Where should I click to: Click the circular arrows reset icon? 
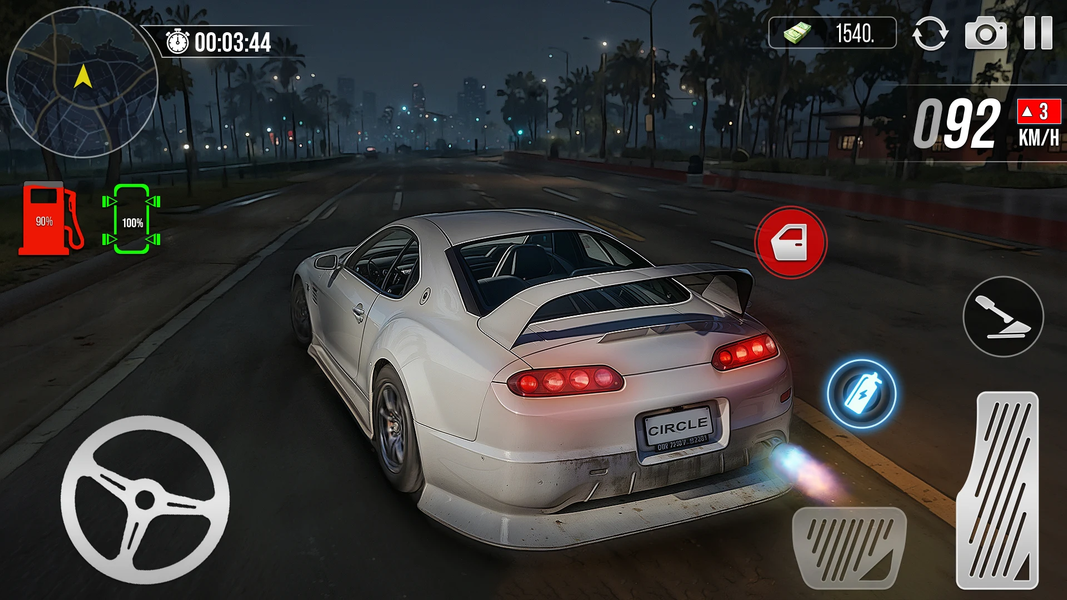[x=930, y=33]
